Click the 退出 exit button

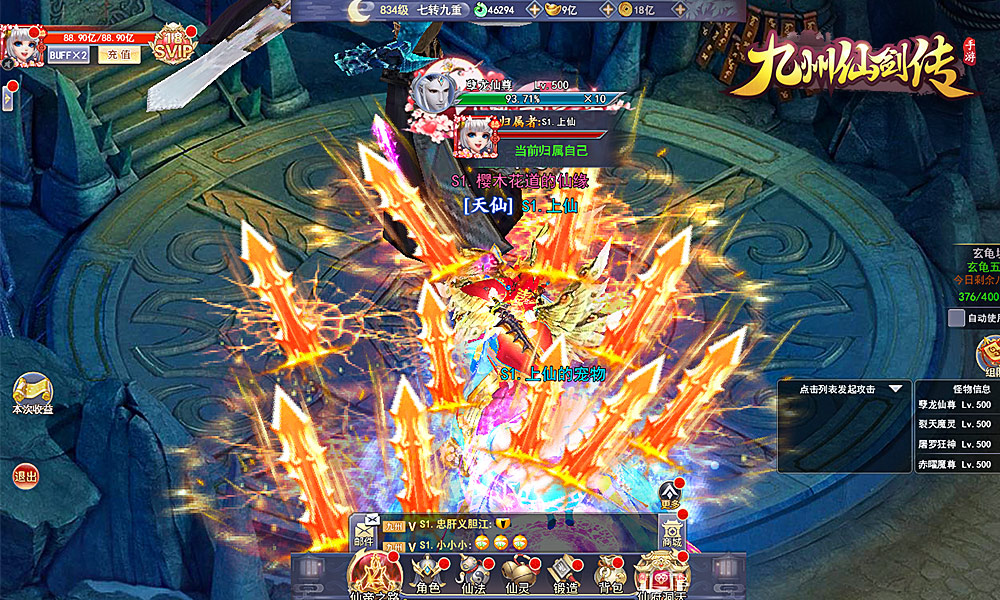coord(26,477)
